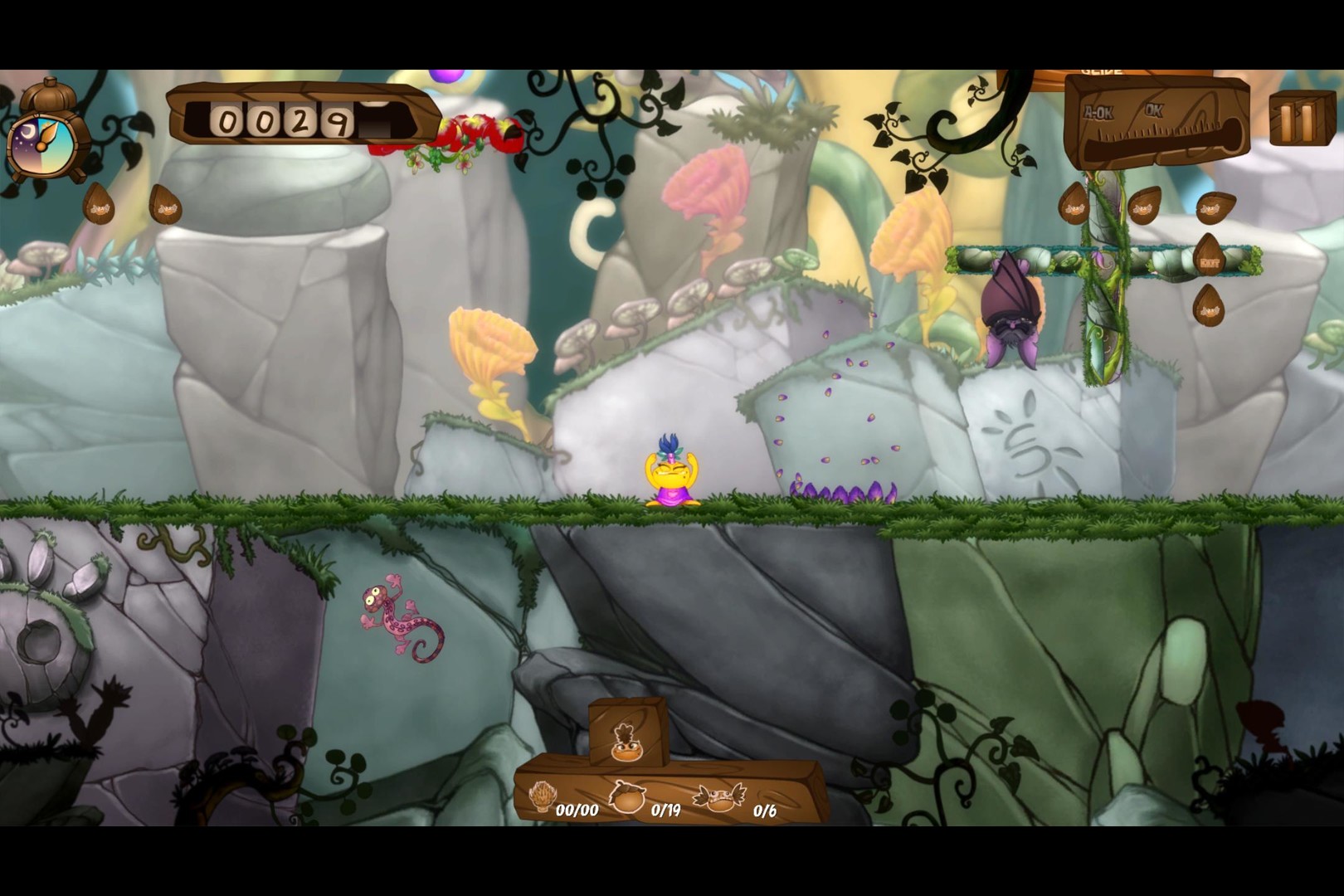Screen dimensions: 1344x896
Task: Click the second acorn pickup below the counter display
Action: [x=166, y=208]
